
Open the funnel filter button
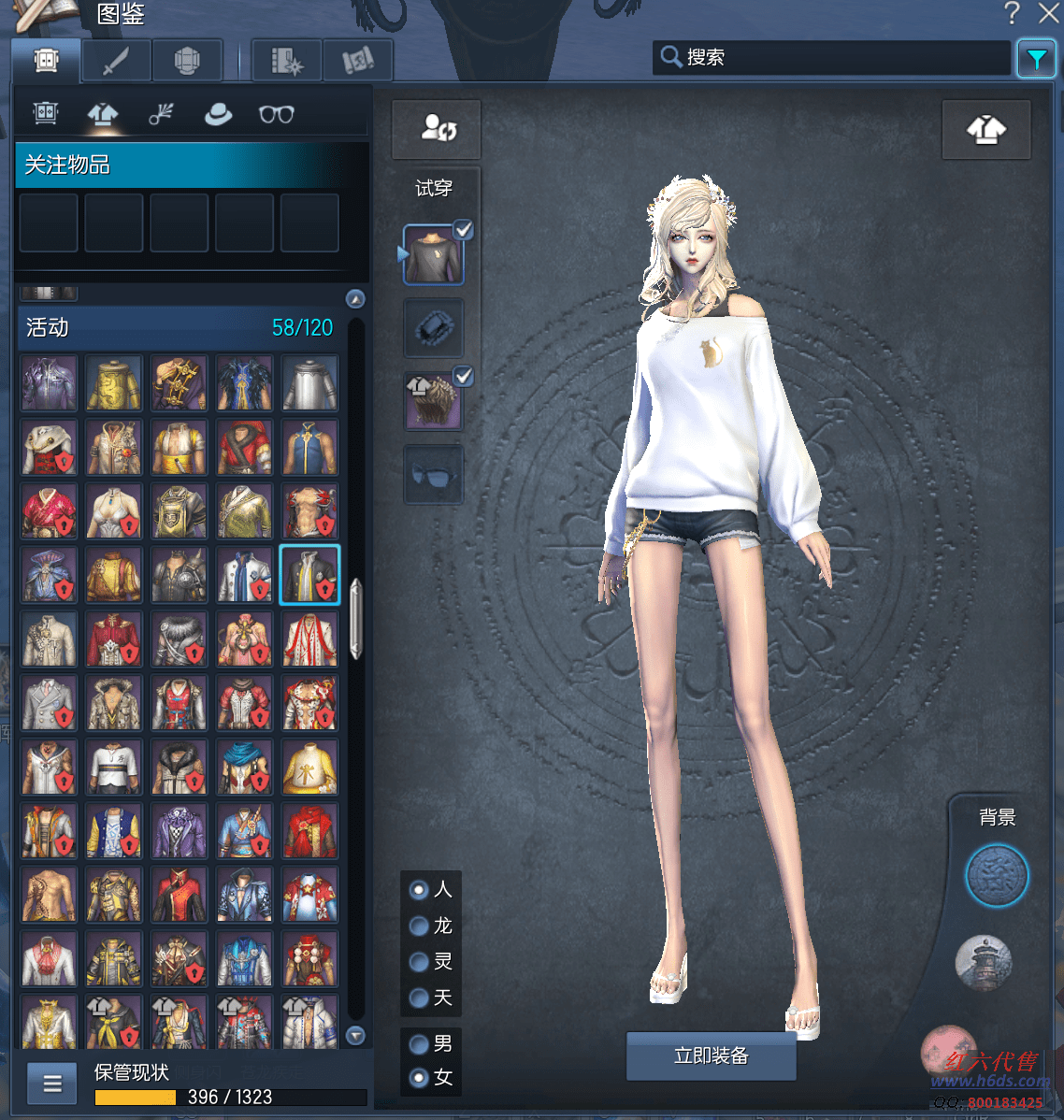(1036, 59)
